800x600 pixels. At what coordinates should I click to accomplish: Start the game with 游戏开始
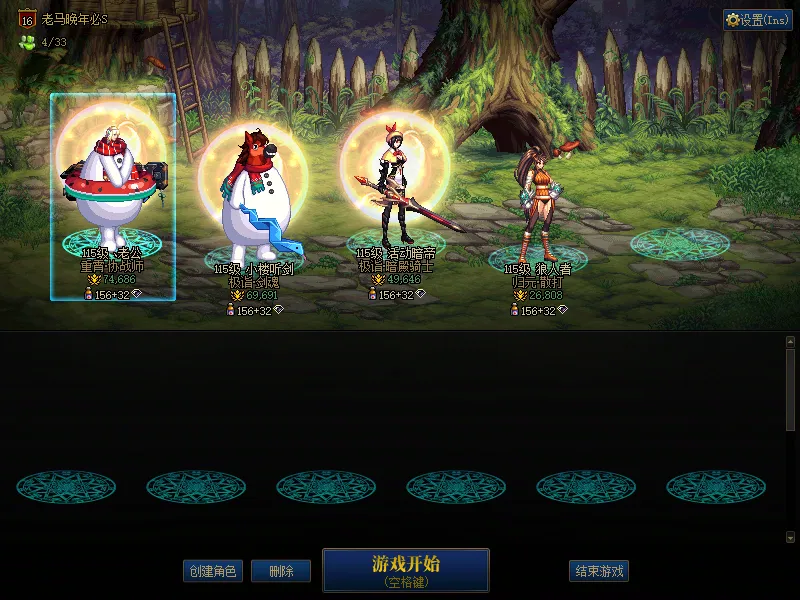pyautogui.click(x=405, y=570)
